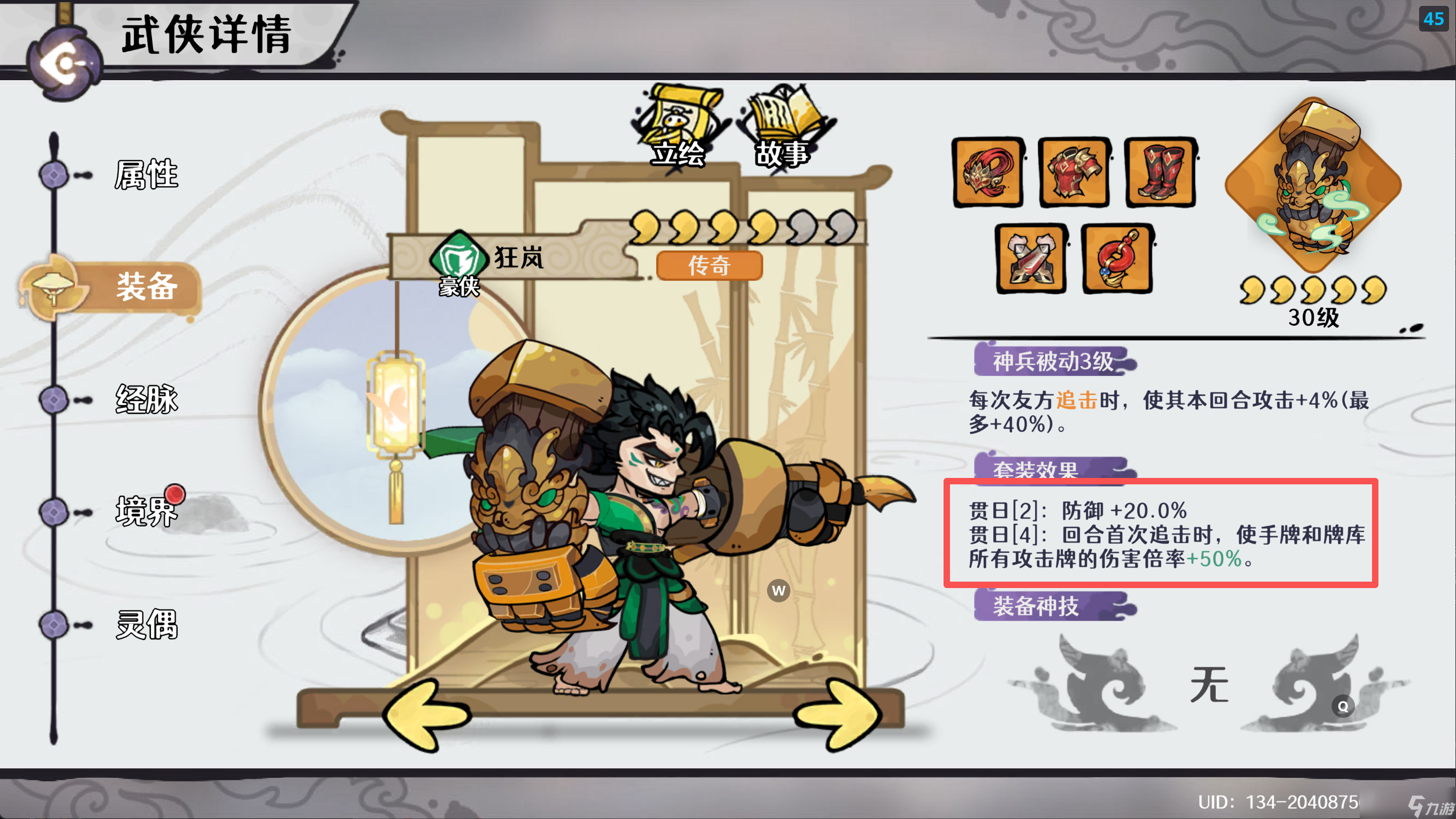Switch to the 经脉 tab

(147, 399)
